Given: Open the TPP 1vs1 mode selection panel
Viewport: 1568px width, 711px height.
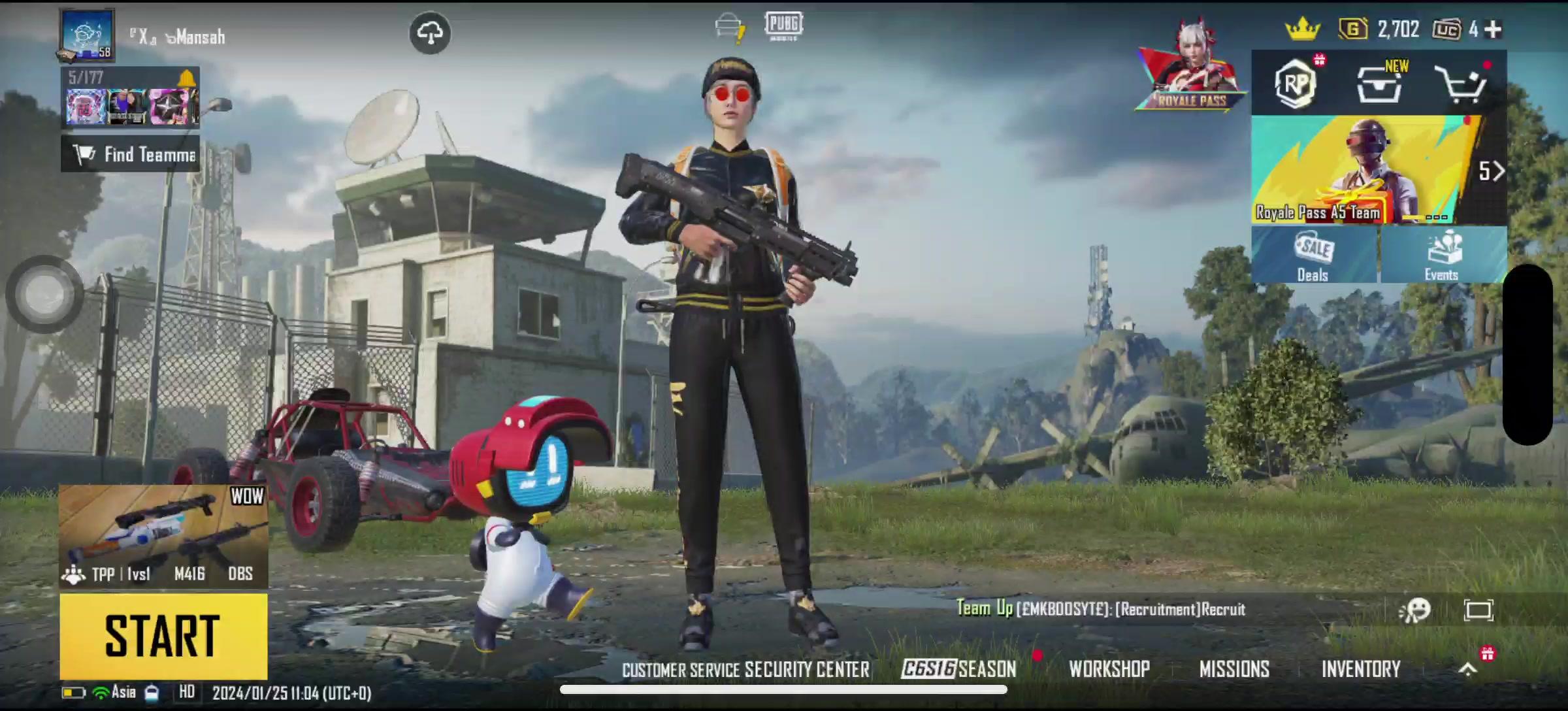Looking at the screenshot, I should click(x=163, y=536).
